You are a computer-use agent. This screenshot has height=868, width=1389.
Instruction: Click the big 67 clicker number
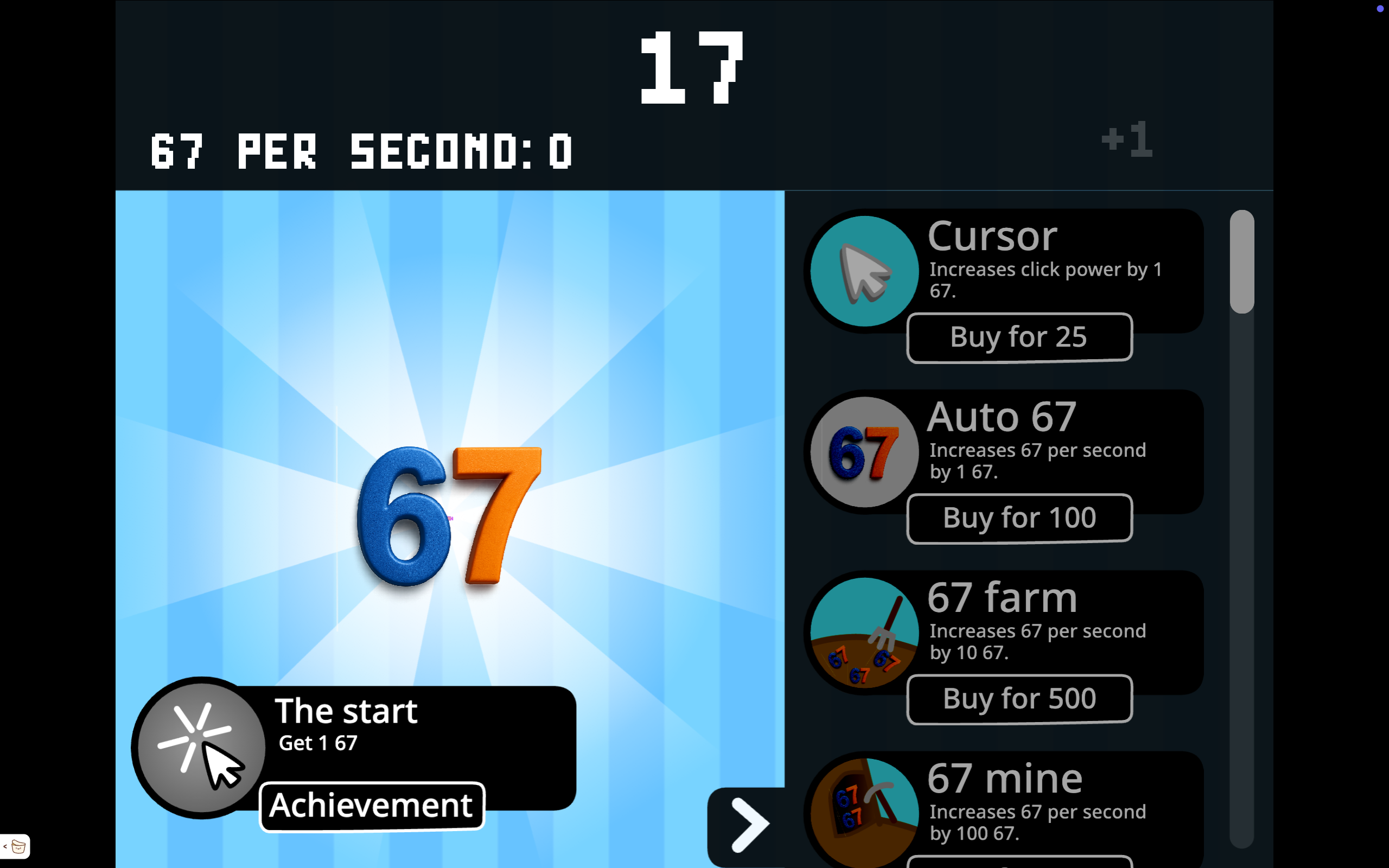pyautogui.click(x=449, y=515)
